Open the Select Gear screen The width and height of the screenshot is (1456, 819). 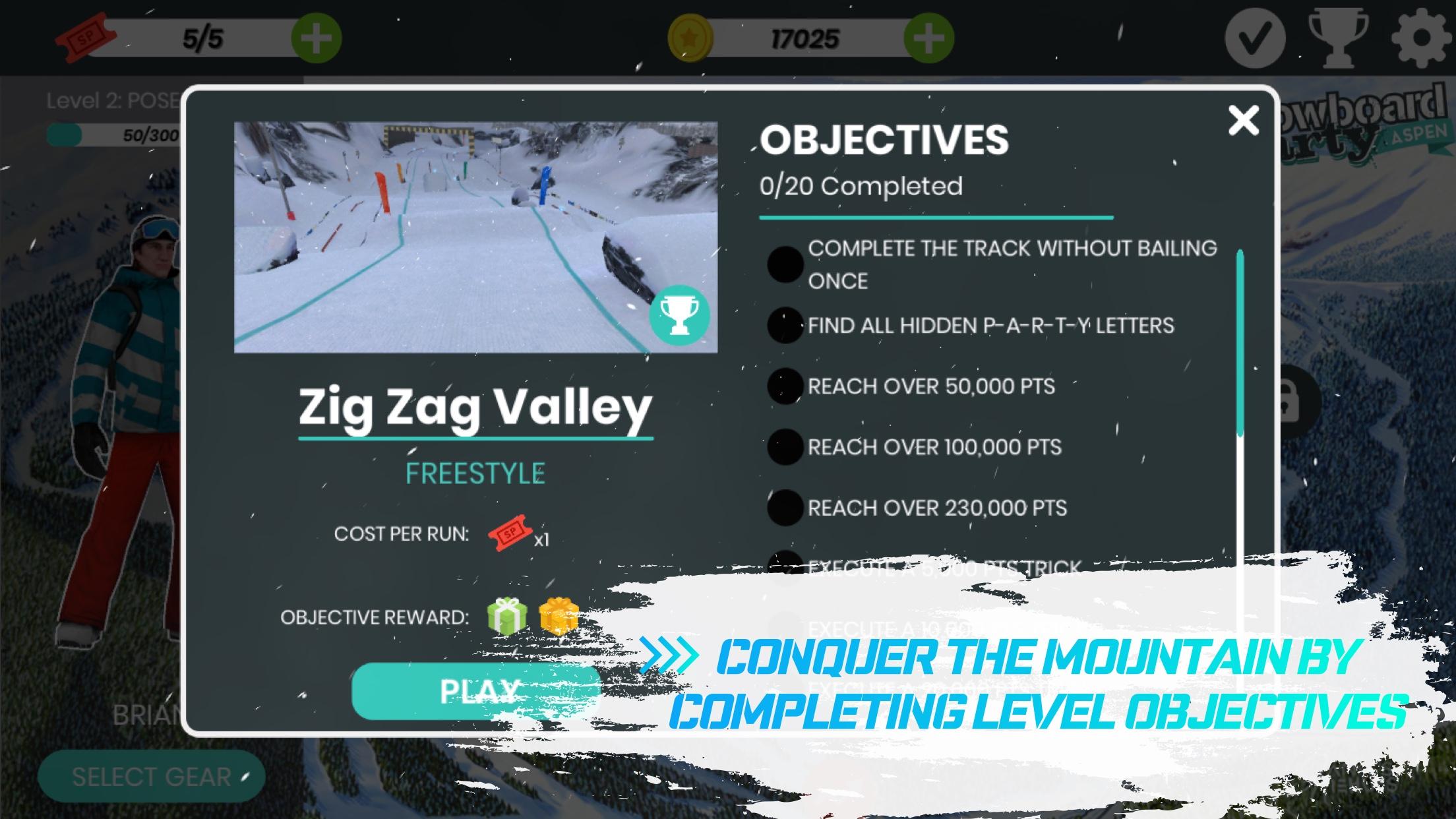[x=150, y=775]
